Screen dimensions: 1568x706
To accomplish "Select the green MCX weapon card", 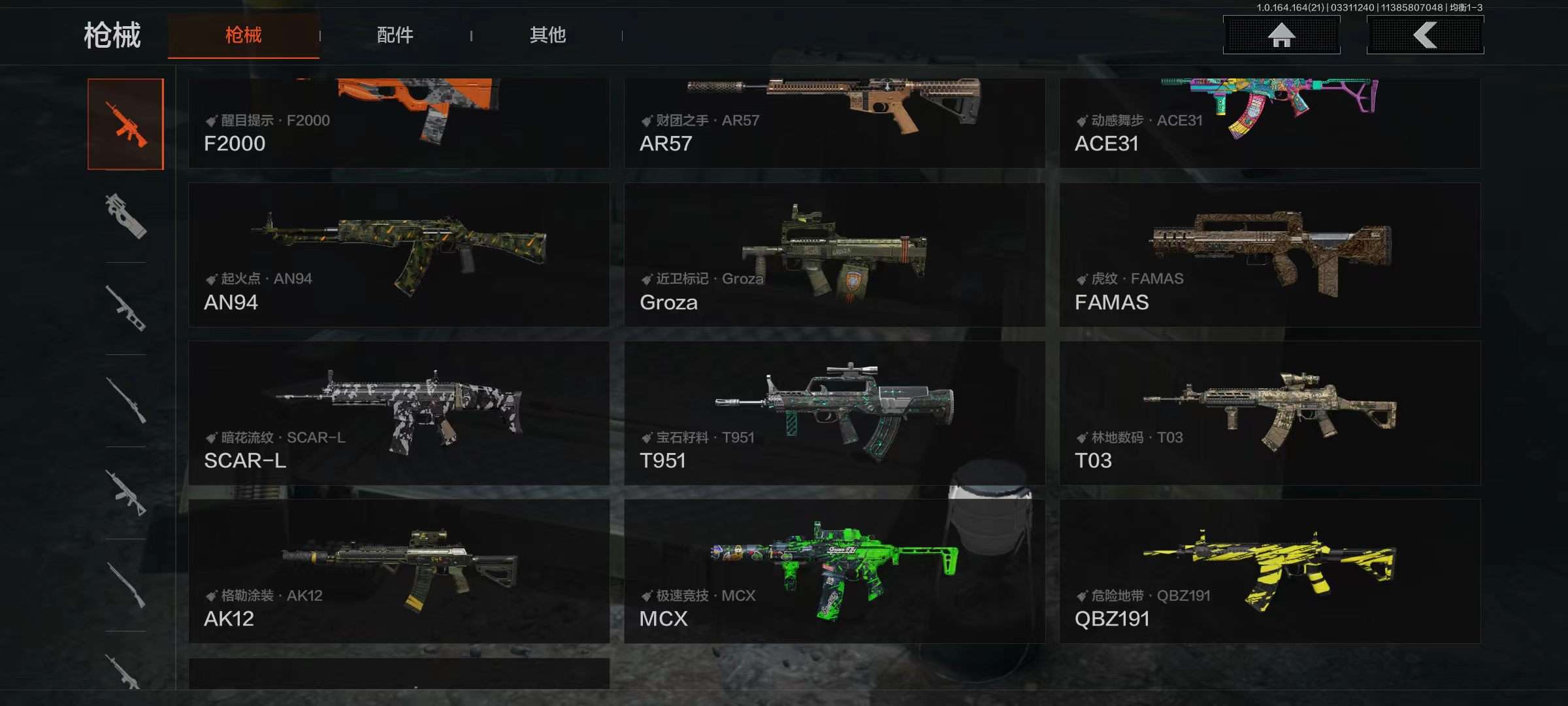I will pyautogui.click(x=834, y=571).
